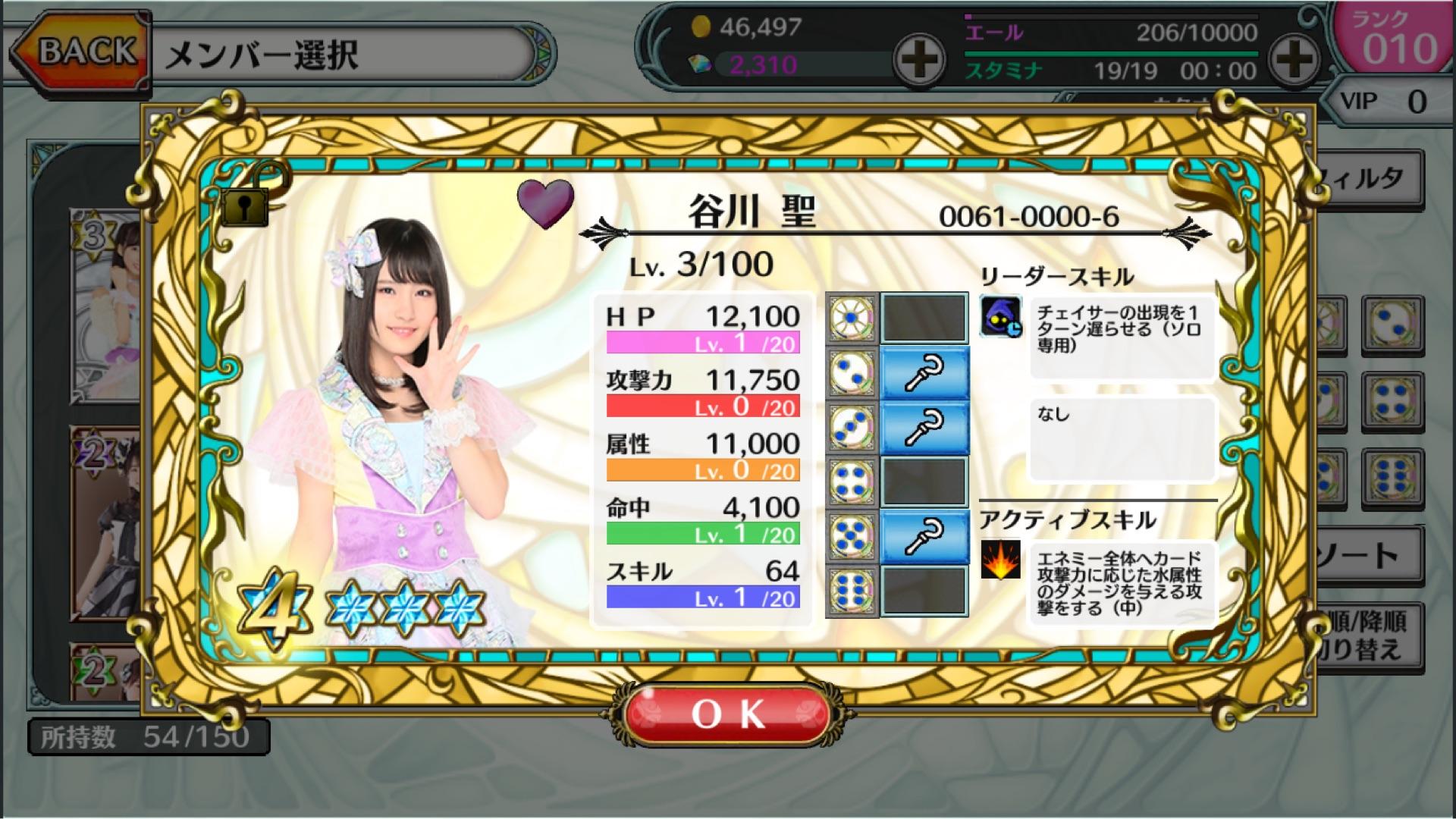This screenshot has width=1456, height=819.
Task: Select the one-pip dice slot
Action: [852, 317]
